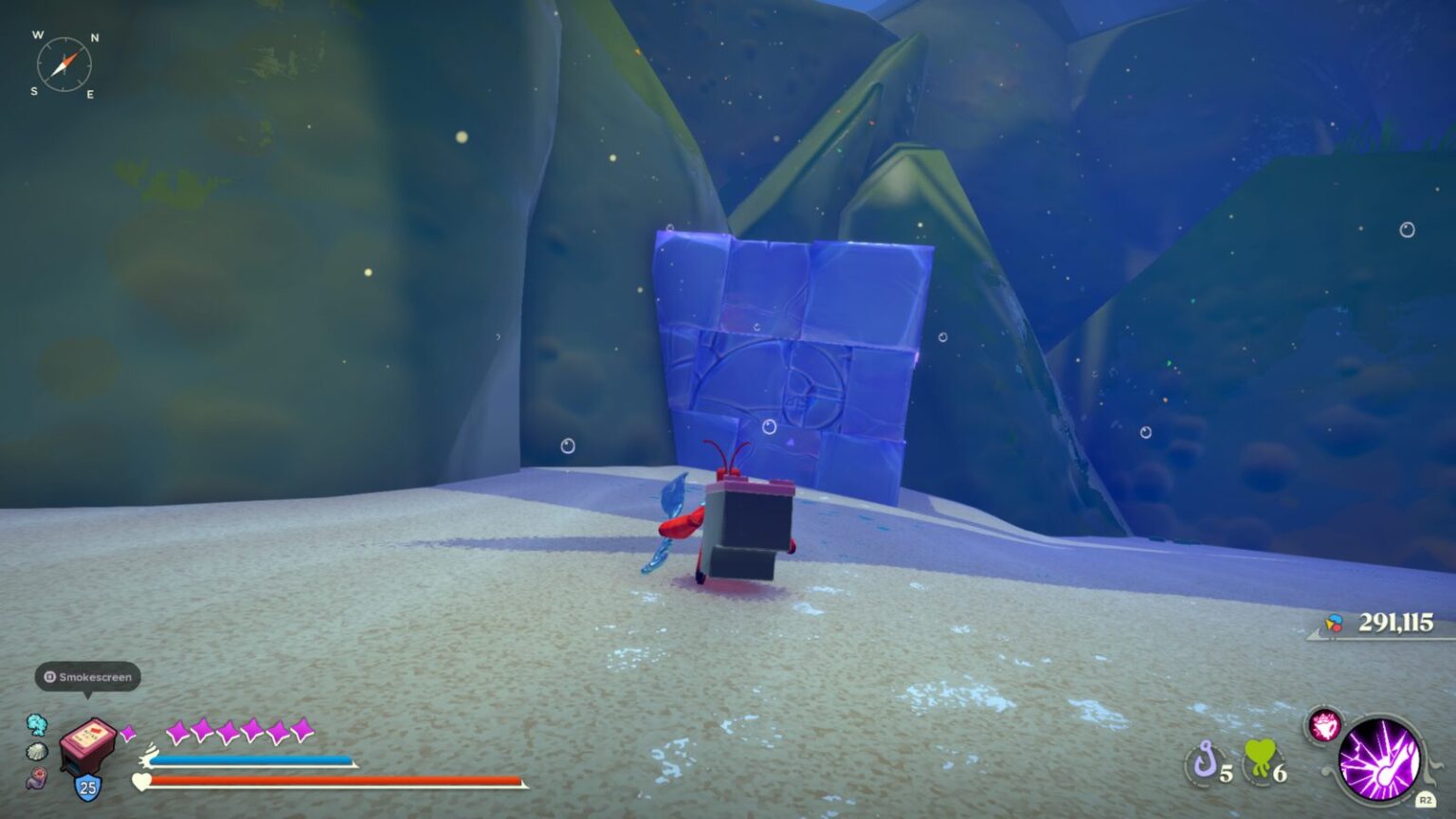
Task: Click the R2 button prompt badge
Action: coord(1426,800)
